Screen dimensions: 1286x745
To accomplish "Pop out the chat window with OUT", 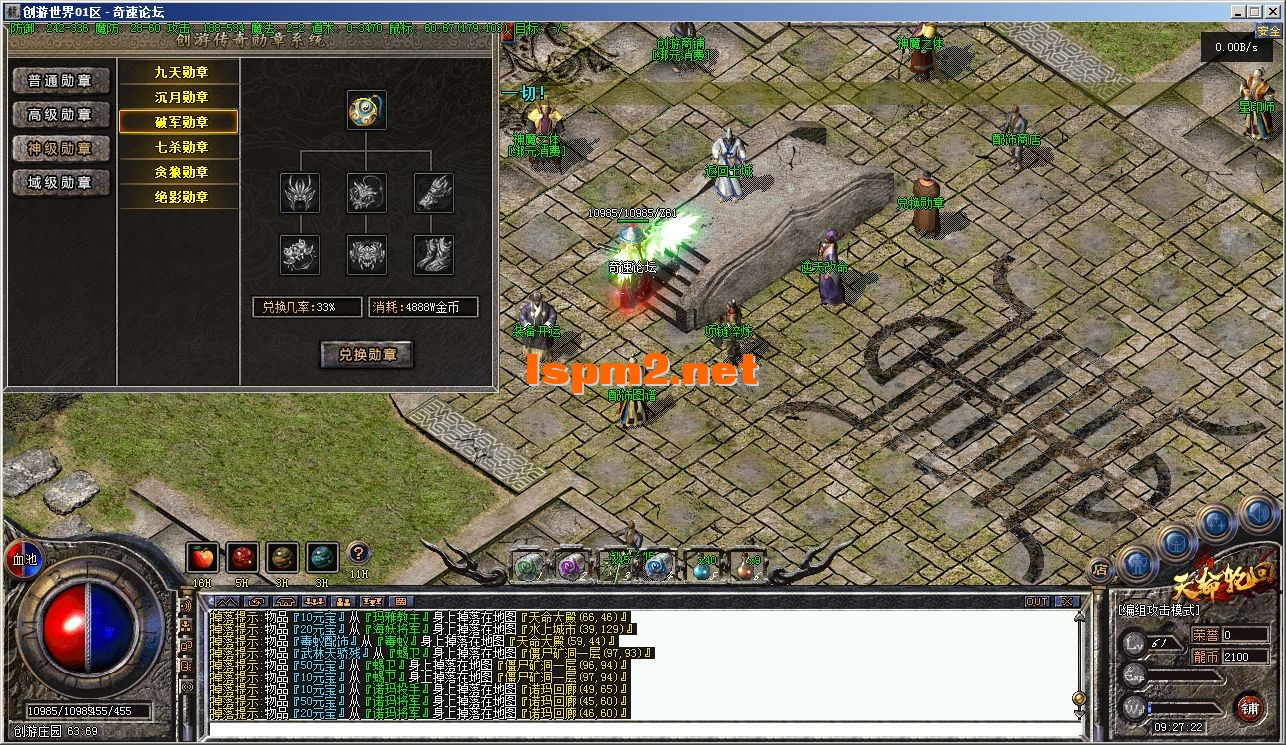I will tap(1036, 600).
